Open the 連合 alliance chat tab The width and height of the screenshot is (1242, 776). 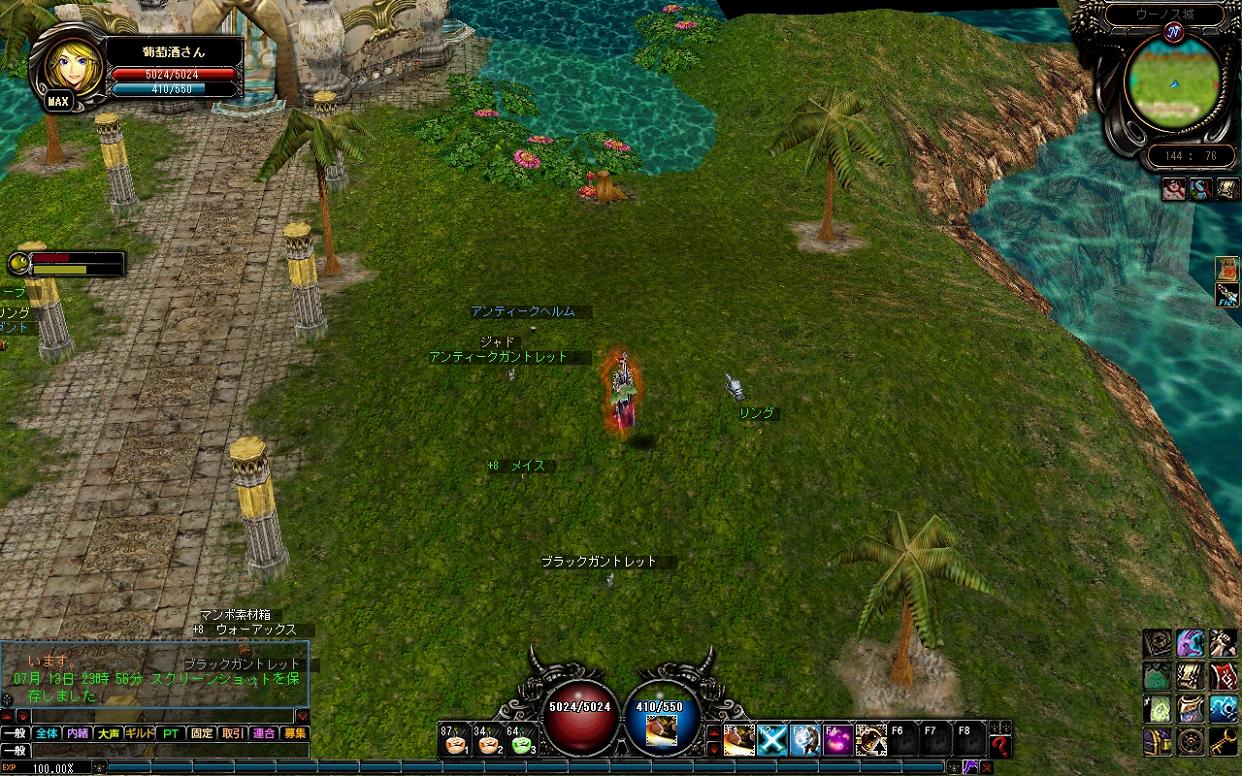(x=263, y=733)
